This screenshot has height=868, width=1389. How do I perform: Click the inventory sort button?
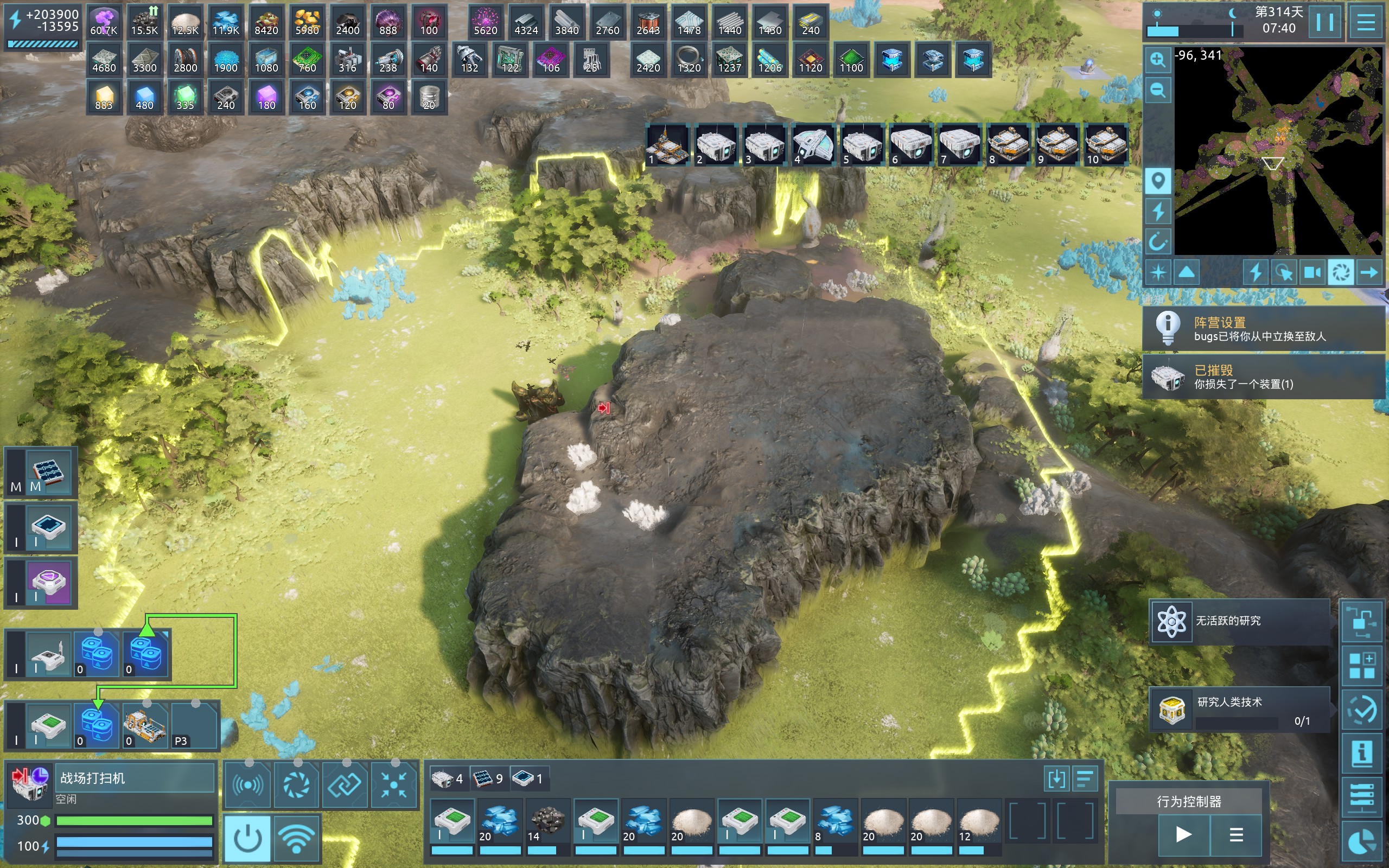click(x=1084, y=779)
